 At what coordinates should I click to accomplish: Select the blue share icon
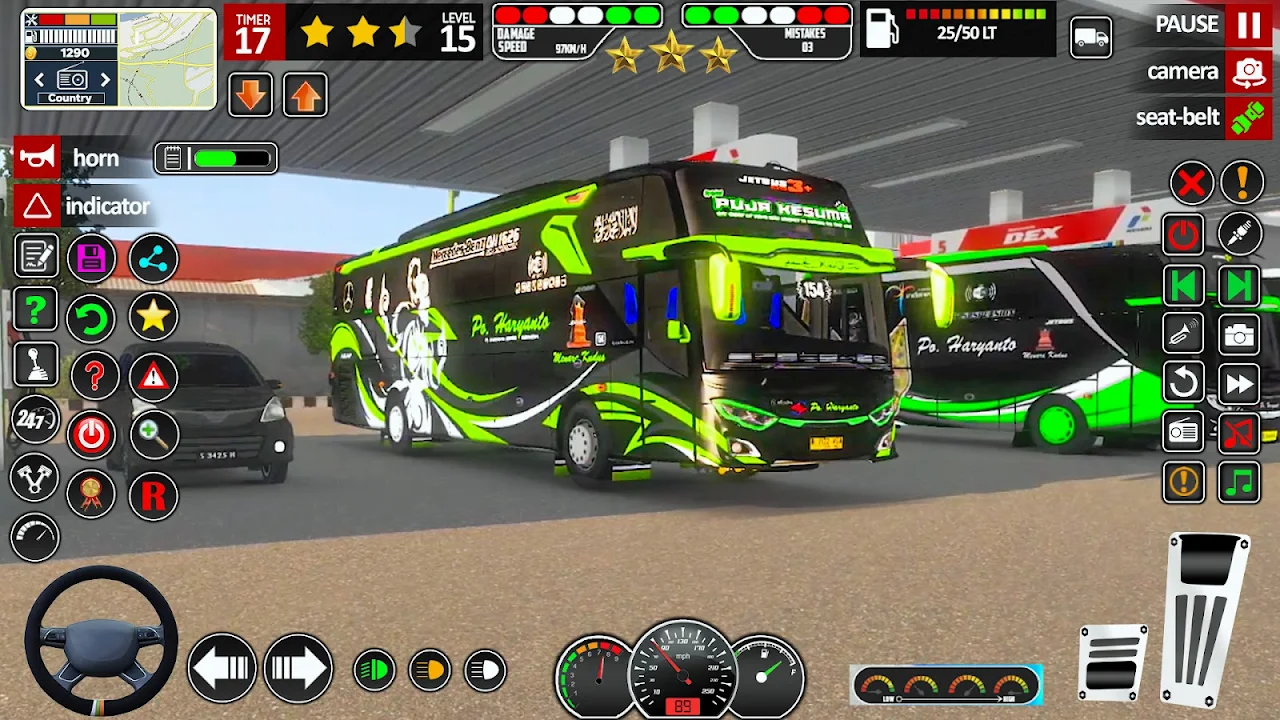pos(153,259)
